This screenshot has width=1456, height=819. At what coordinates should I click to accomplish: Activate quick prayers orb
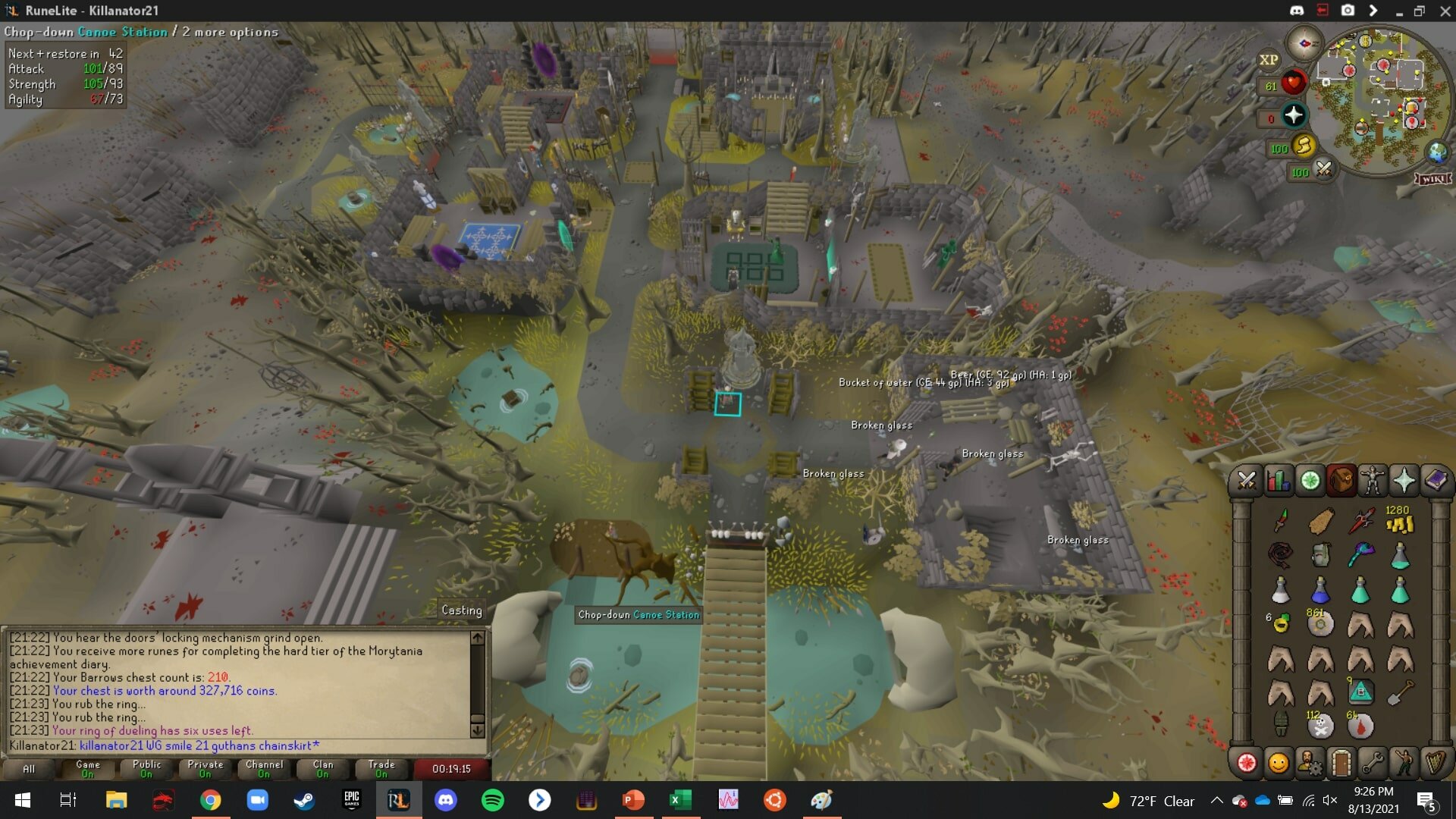pos(1293,115)
